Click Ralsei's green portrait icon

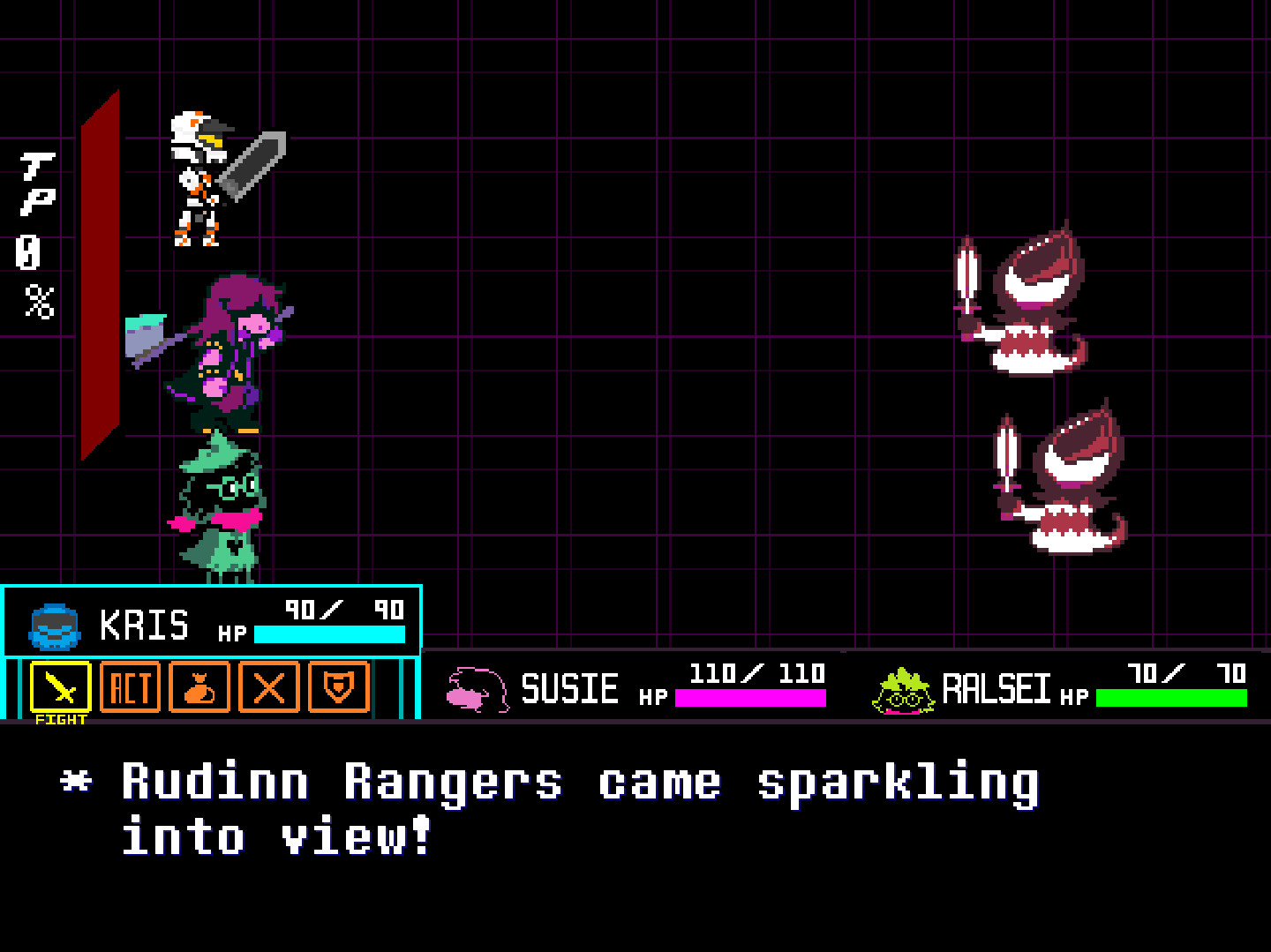[900, 690]
